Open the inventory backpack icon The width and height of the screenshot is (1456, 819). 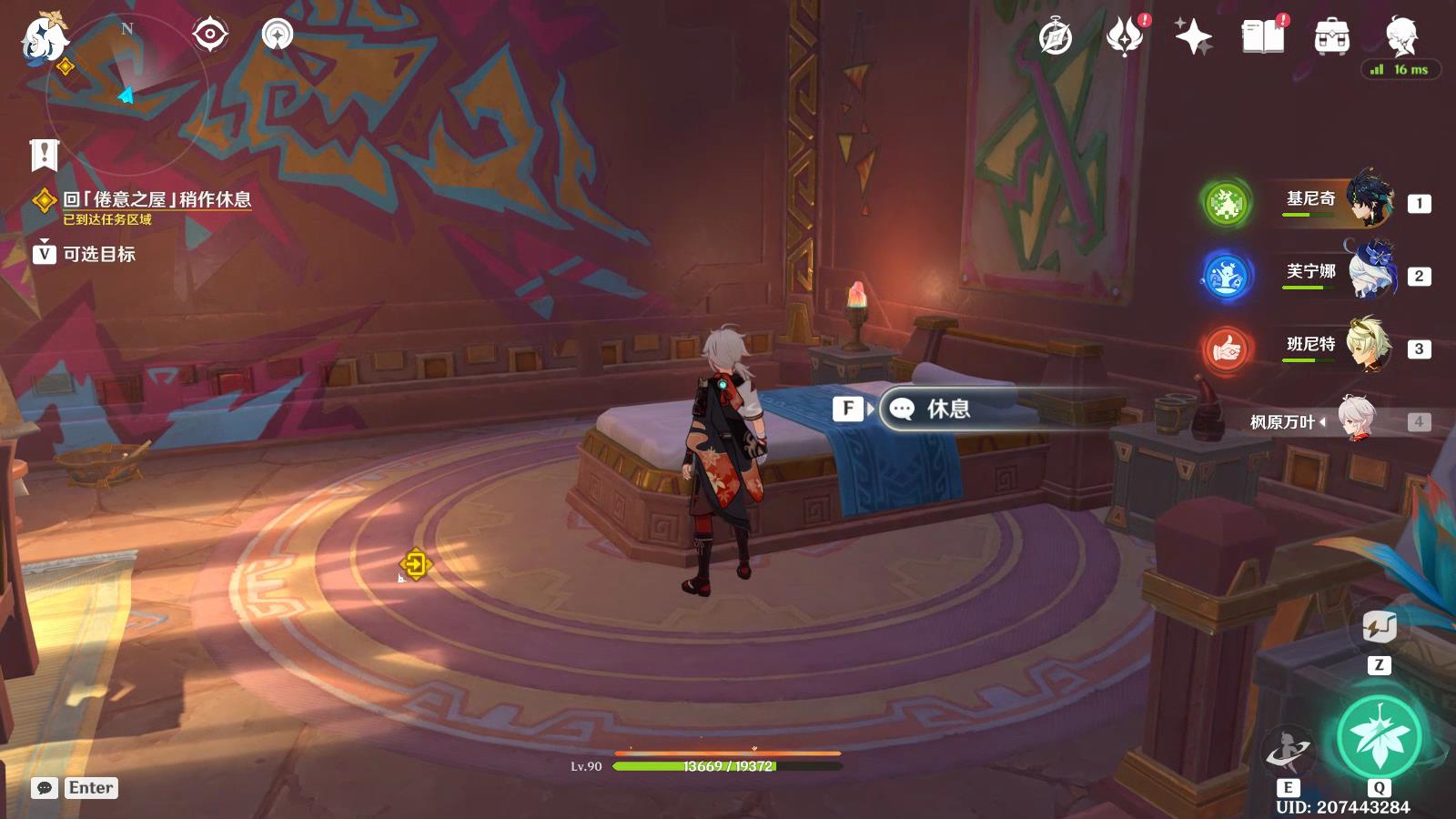click(x=1331, y=37)
